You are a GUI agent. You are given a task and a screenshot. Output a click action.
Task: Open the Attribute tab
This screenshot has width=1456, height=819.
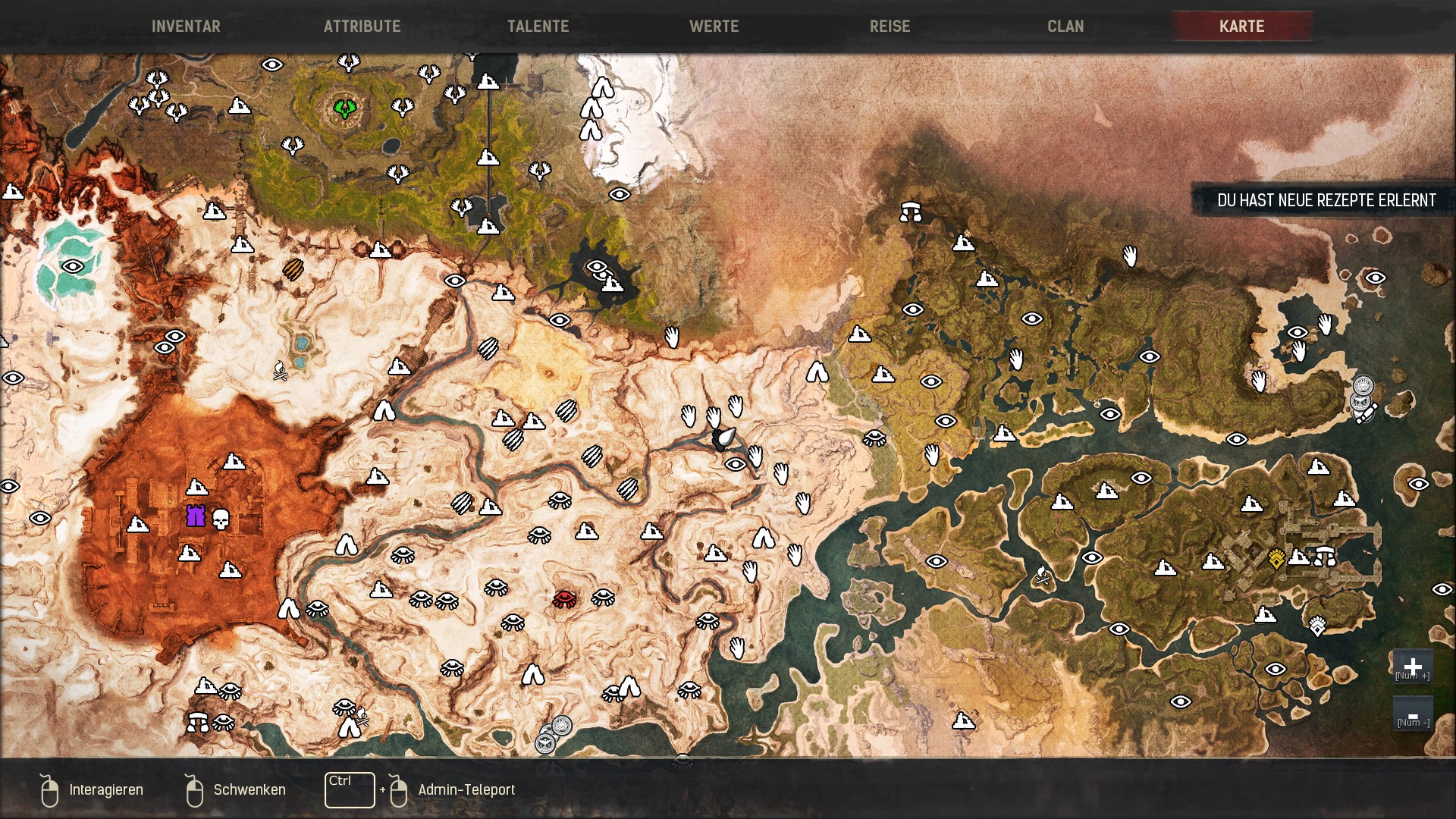click(x=362, y=27)
